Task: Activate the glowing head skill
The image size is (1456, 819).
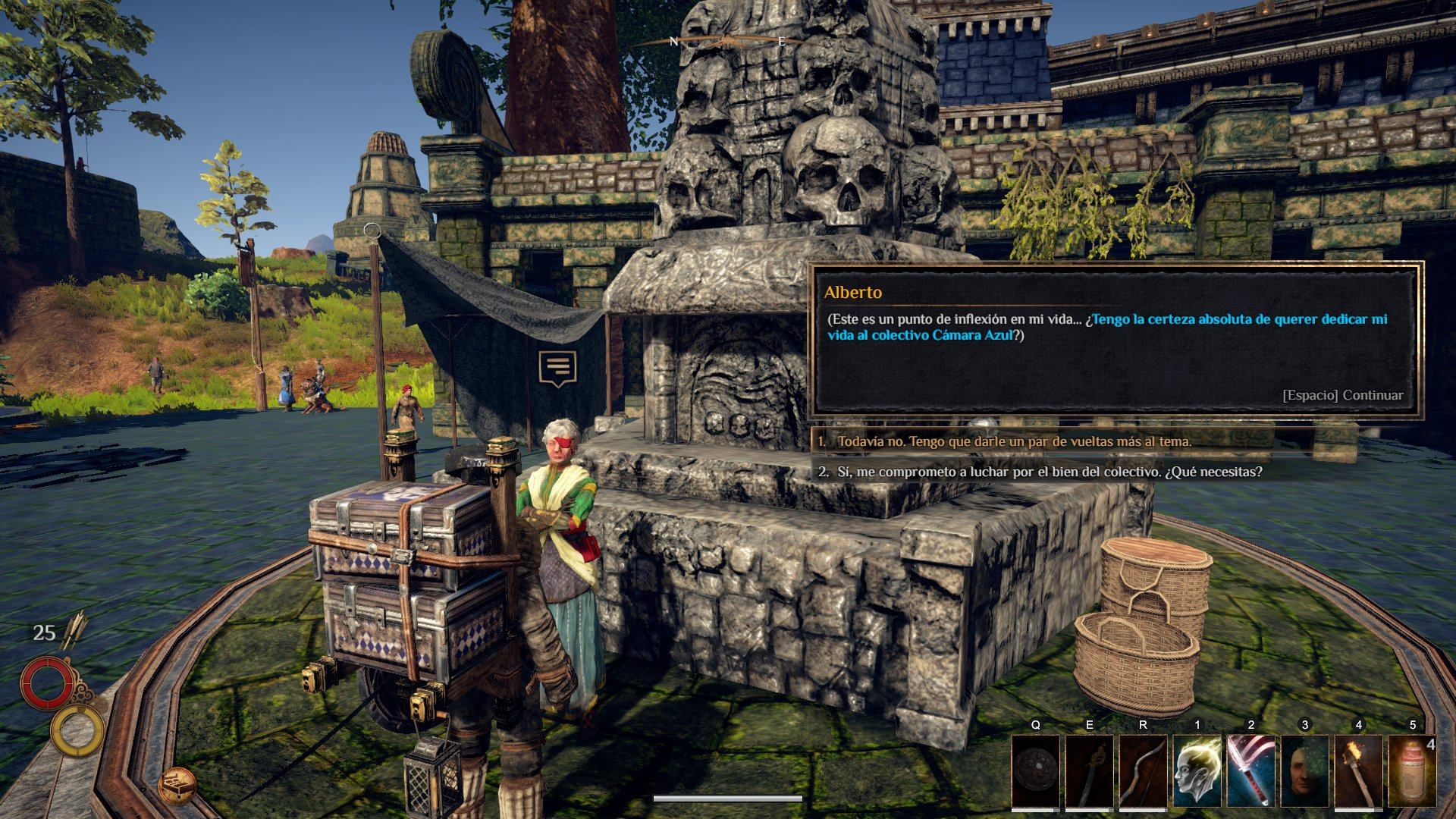Action: coord(1197,770)
